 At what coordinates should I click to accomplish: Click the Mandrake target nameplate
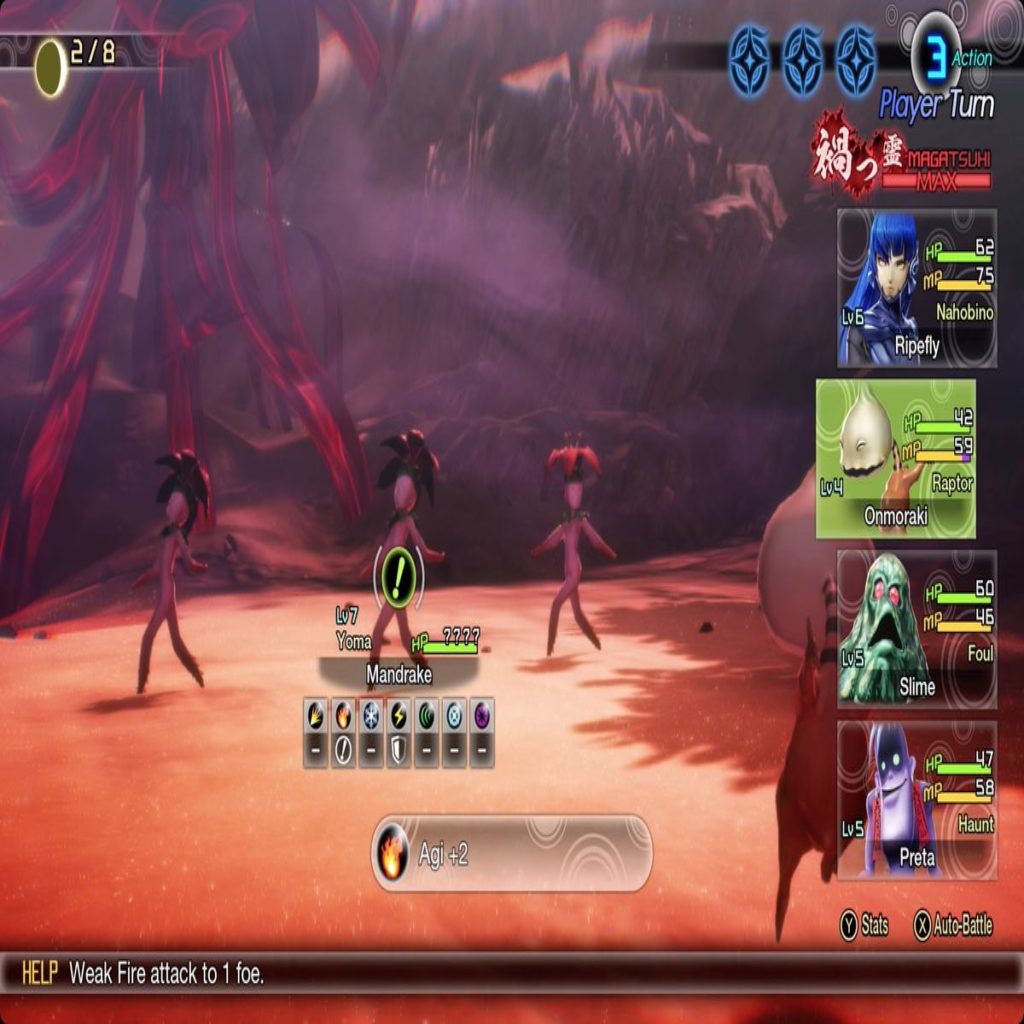tap(399, 674)
